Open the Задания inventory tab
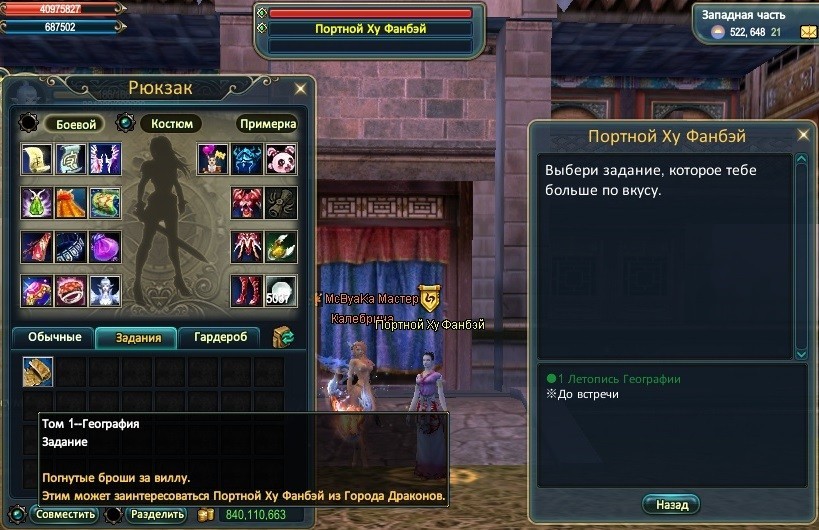 tap(136, 338)
